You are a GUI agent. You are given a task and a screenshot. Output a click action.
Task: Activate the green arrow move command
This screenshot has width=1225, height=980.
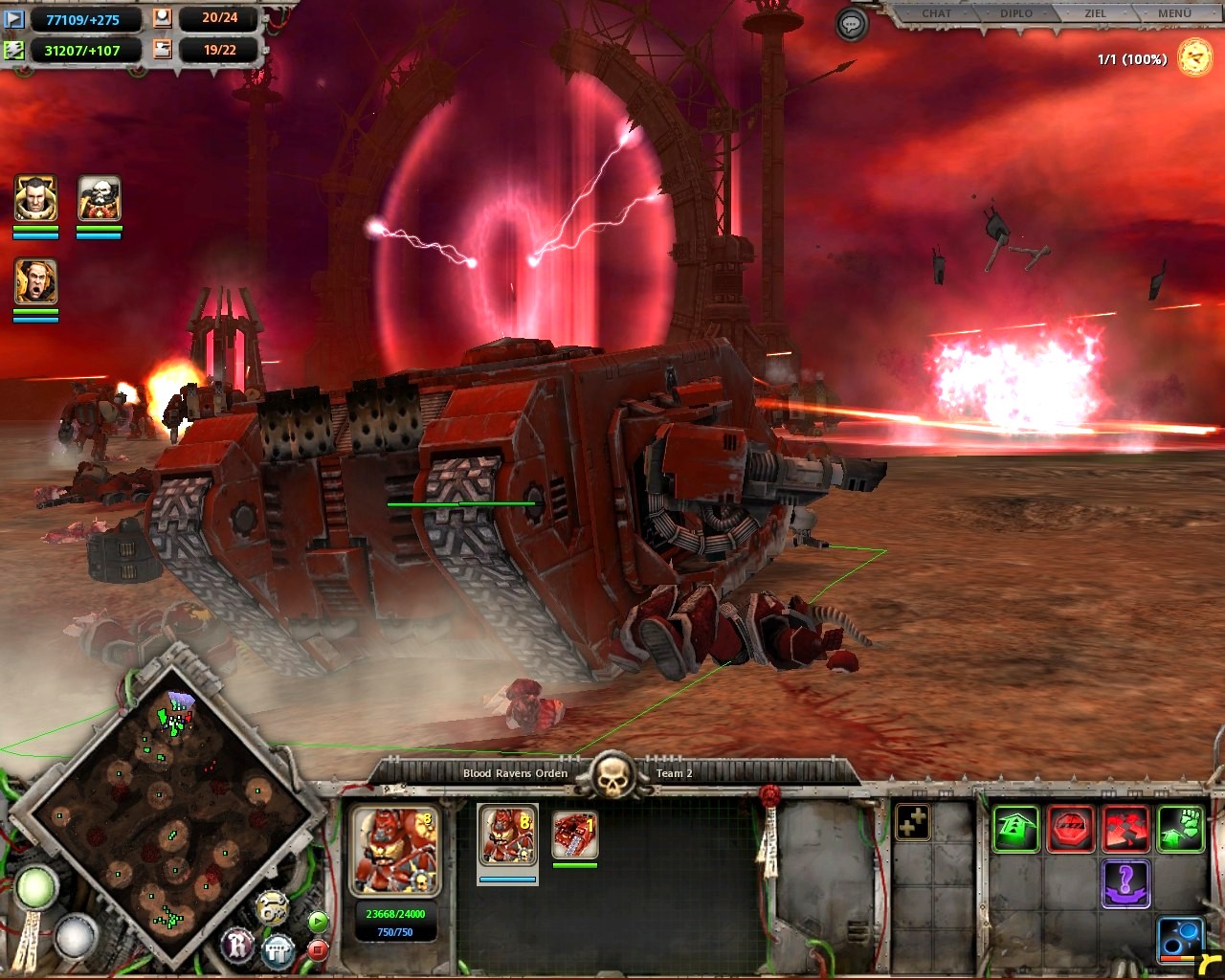[1015, 828]
